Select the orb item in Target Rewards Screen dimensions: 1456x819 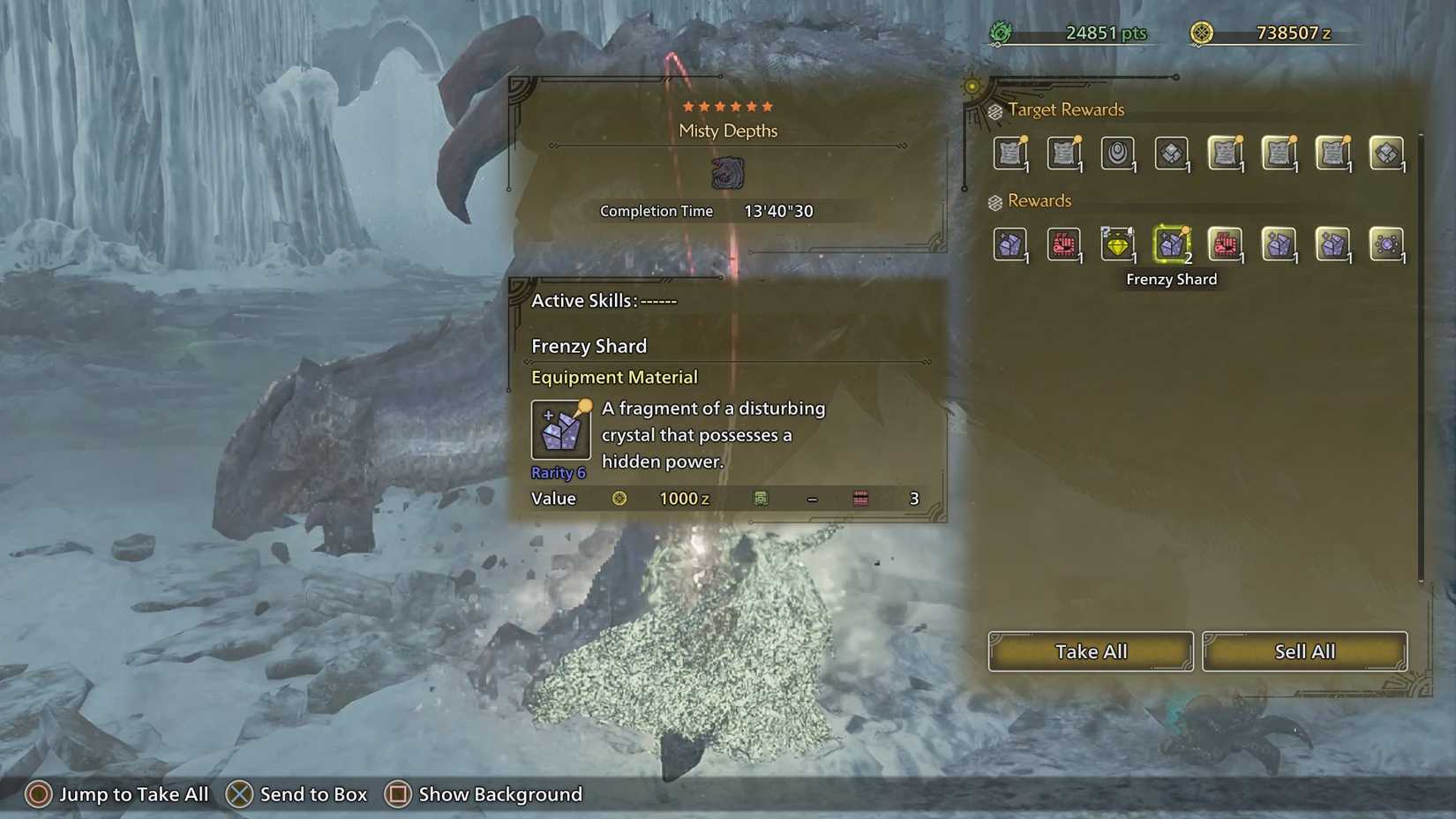click(x=1118, y=152)
